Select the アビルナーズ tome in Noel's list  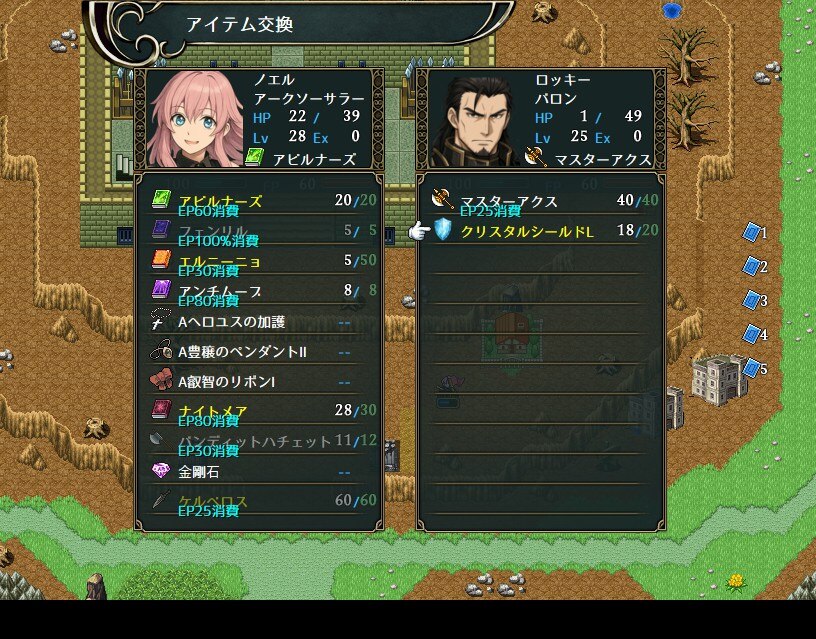[259, 201]
